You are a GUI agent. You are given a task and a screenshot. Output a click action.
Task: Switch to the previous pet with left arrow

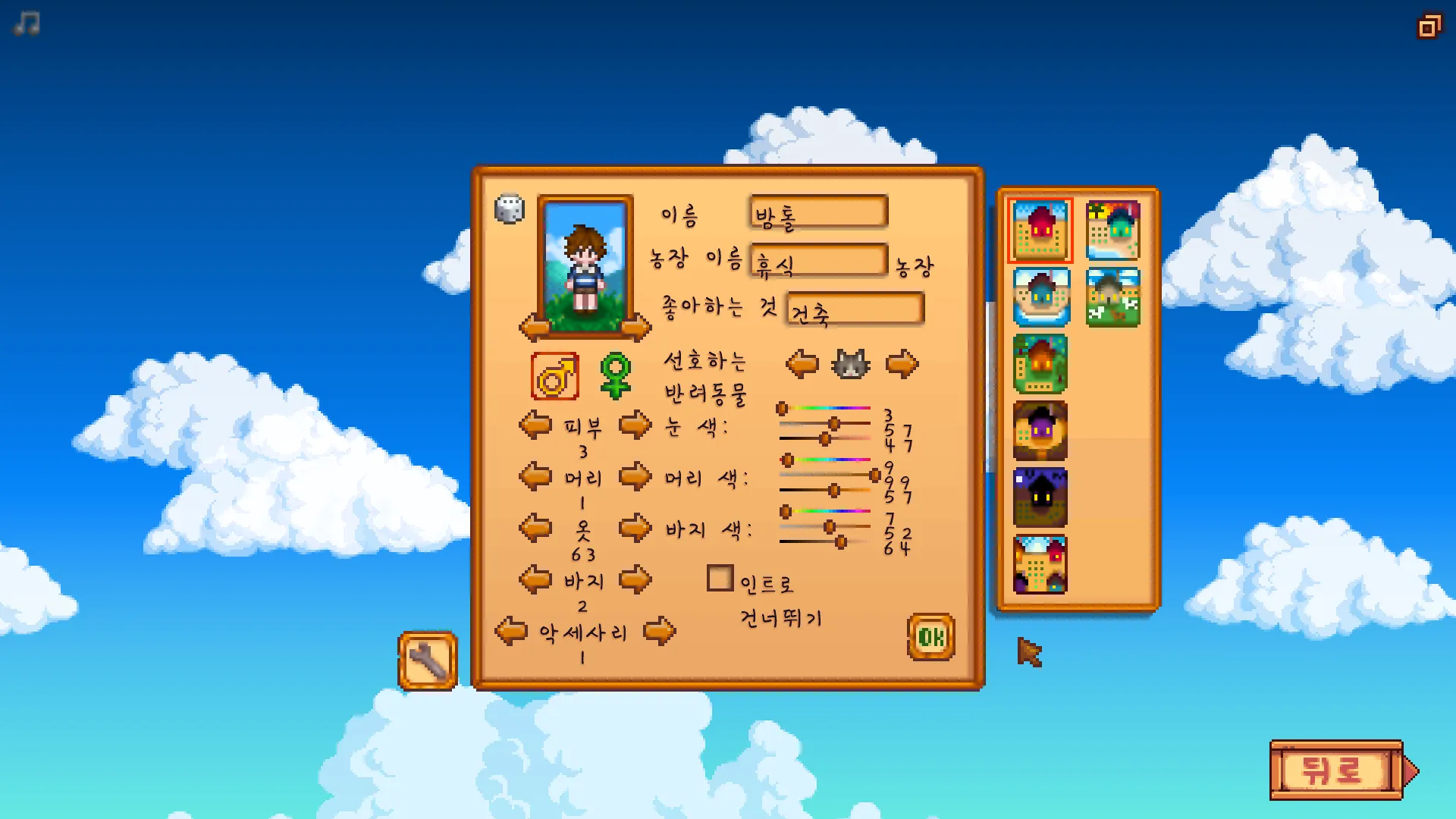802,365
